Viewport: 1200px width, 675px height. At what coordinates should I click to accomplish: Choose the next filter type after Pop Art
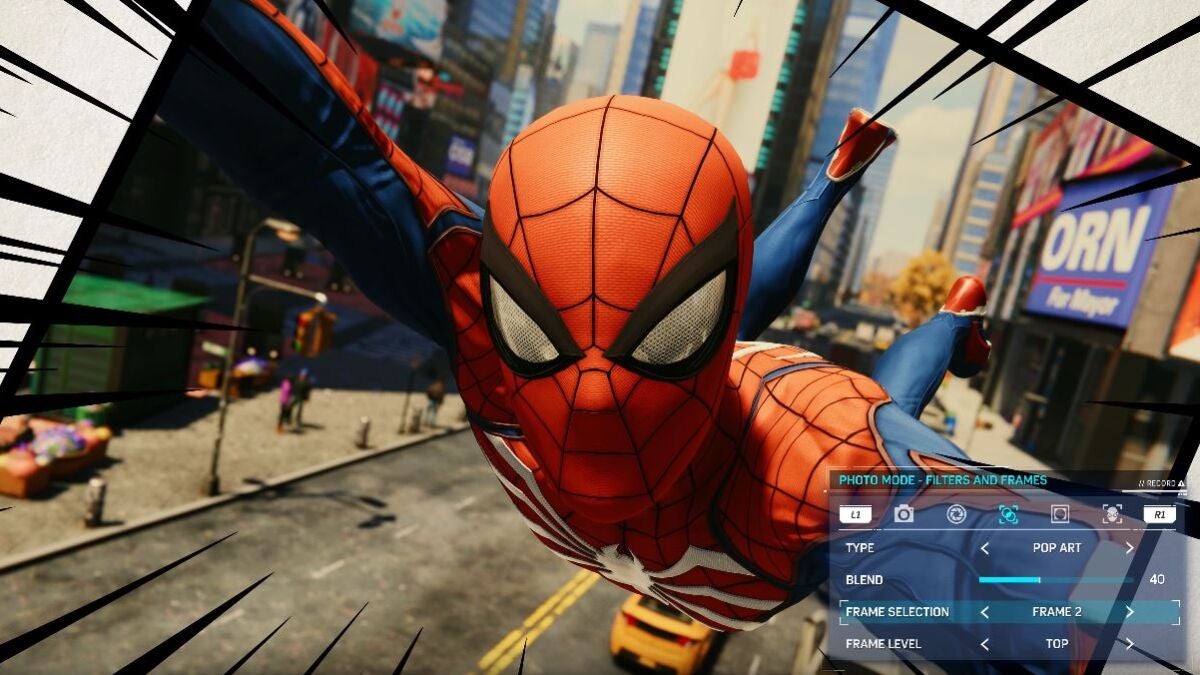point(1130,548)
